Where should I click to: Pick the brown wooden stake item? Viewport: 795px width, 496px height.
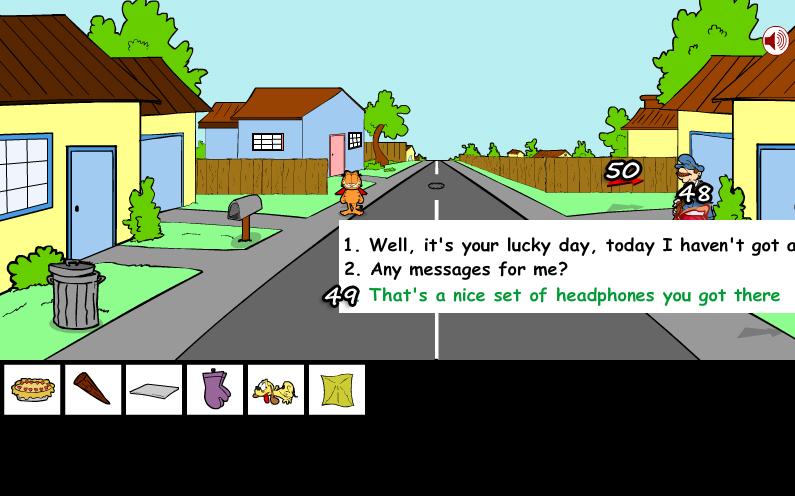[x=93, y=389]
